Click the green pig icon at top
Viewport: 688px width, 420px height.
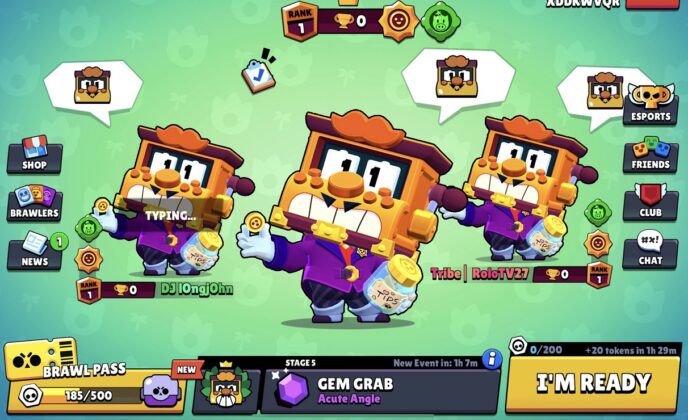tap(439, 21)
